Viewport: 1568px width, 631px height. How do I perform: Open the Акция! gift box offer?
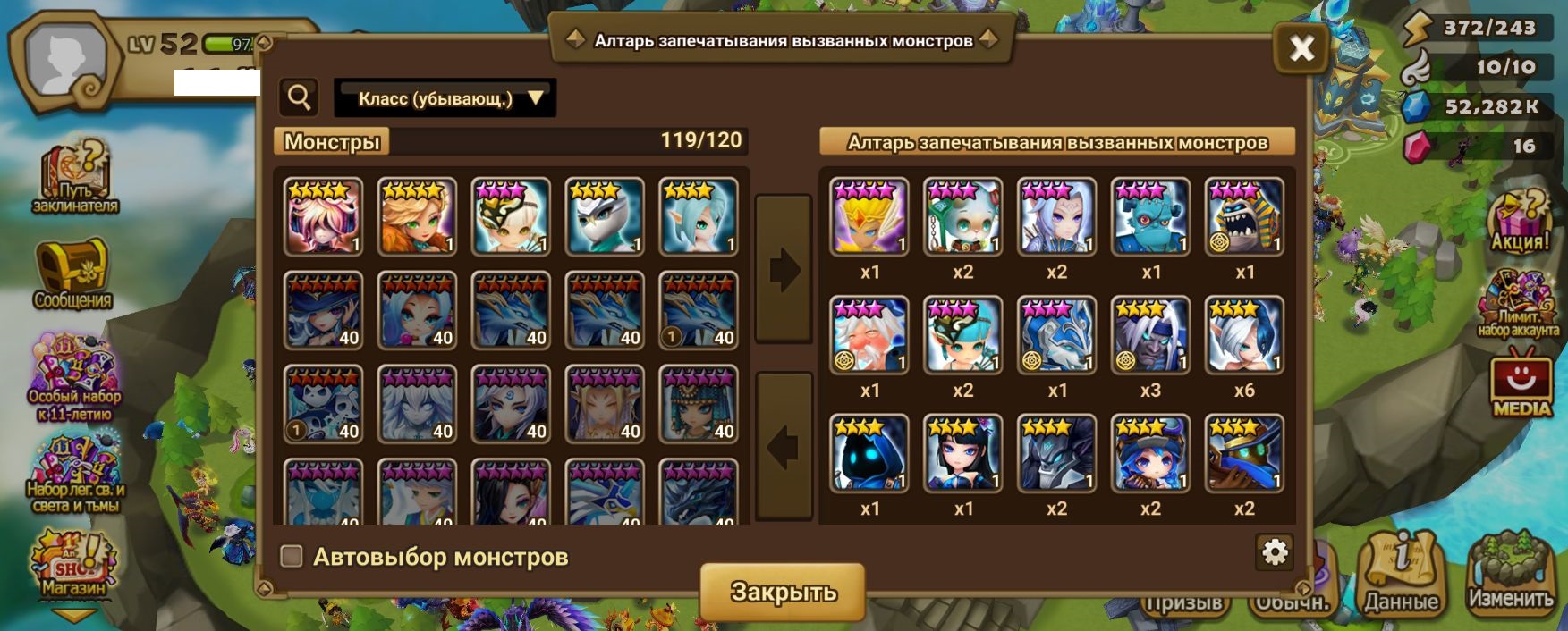coord(1519,221)
